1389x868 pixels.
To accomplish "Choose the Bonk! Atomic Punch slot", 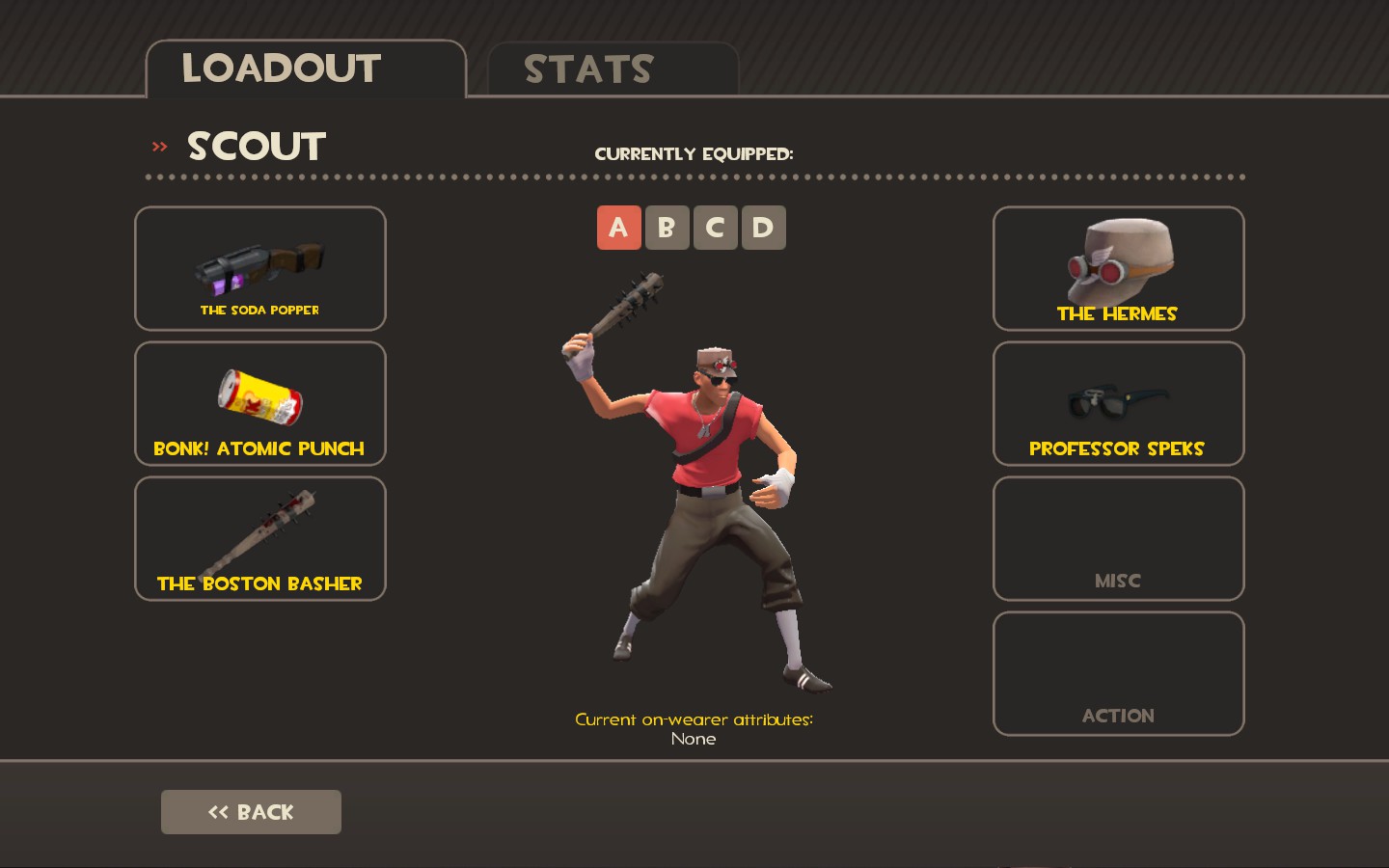I will [260, 404].
